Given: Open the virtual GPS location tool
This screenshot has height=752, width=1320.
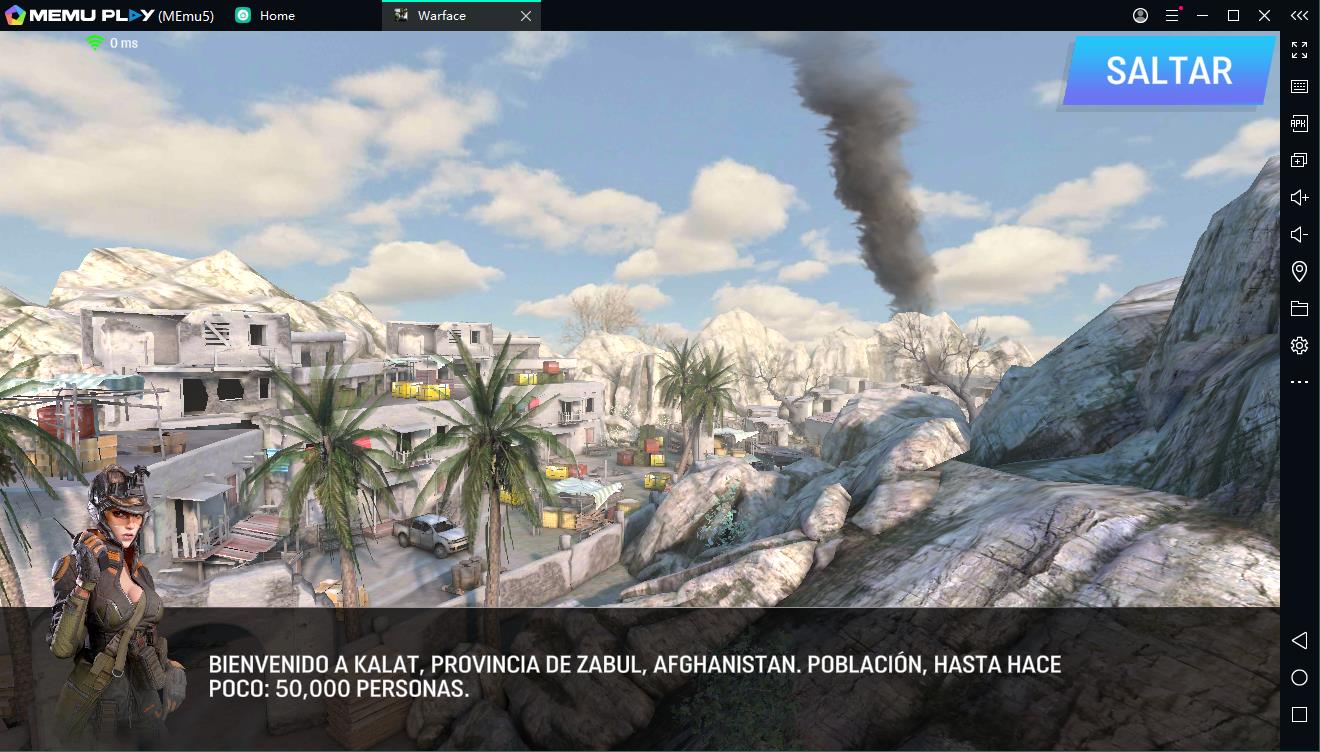Looking at the screenshot, I should pos(1298,270).
